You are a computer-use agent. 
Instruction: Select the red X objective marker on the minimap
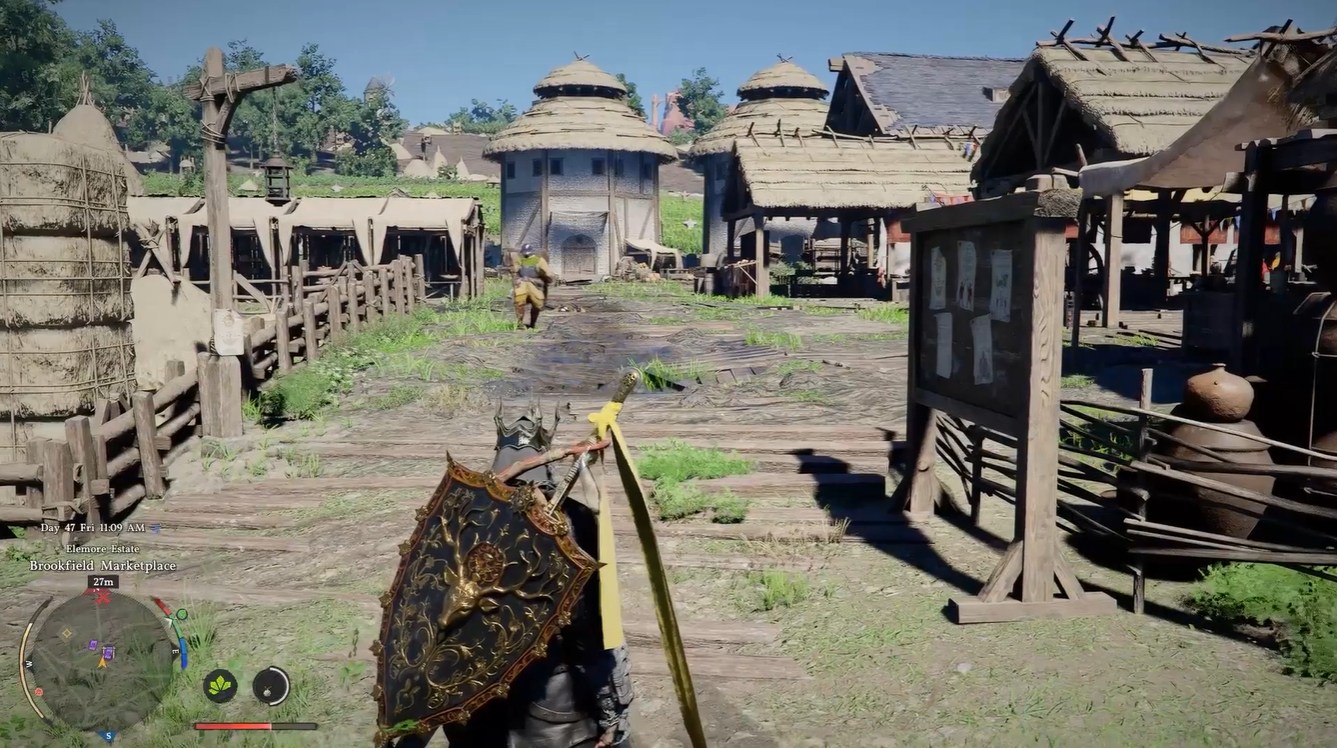pos(101,596)
